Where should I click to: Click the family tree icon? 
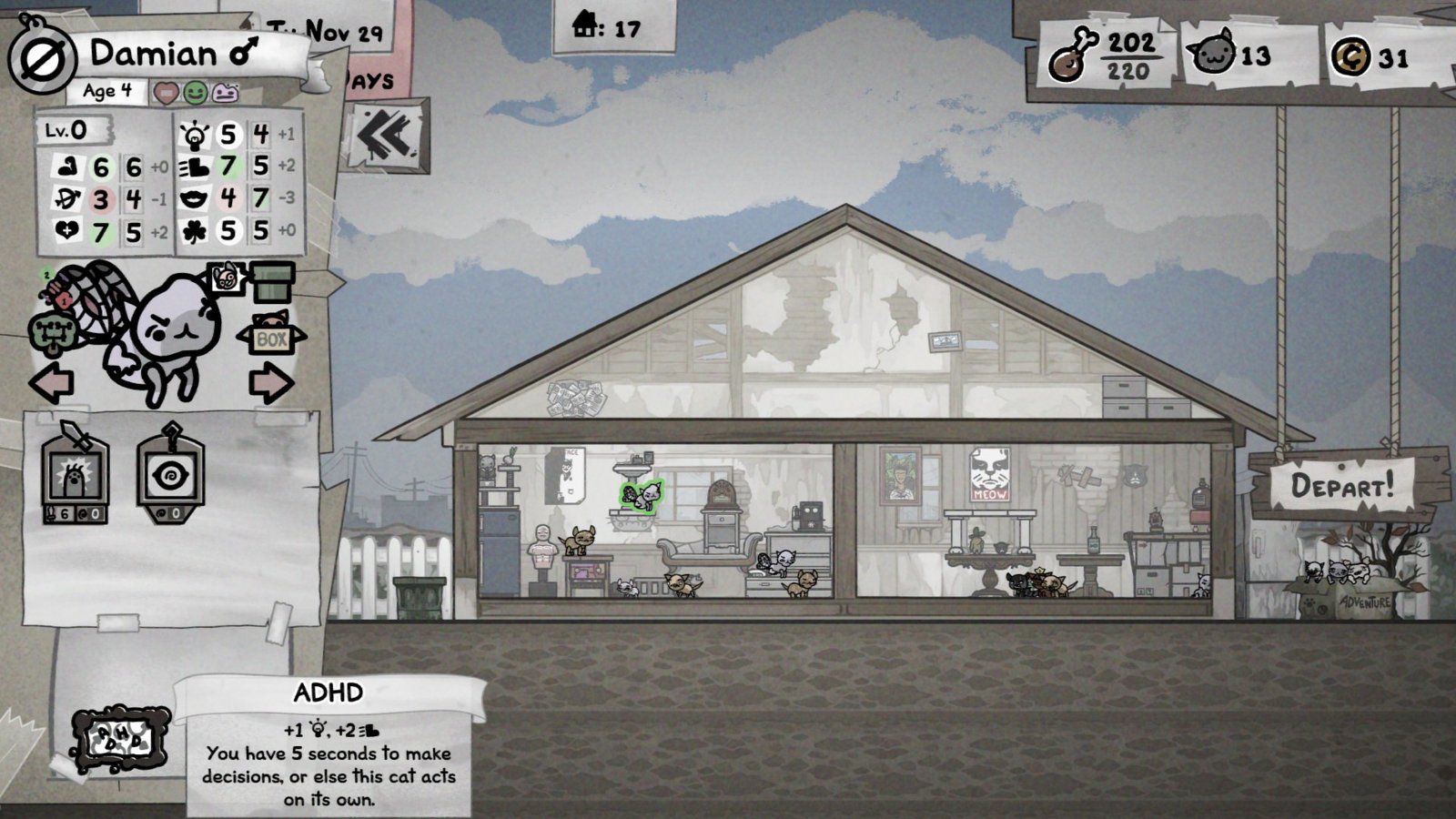tap(55, 335)
